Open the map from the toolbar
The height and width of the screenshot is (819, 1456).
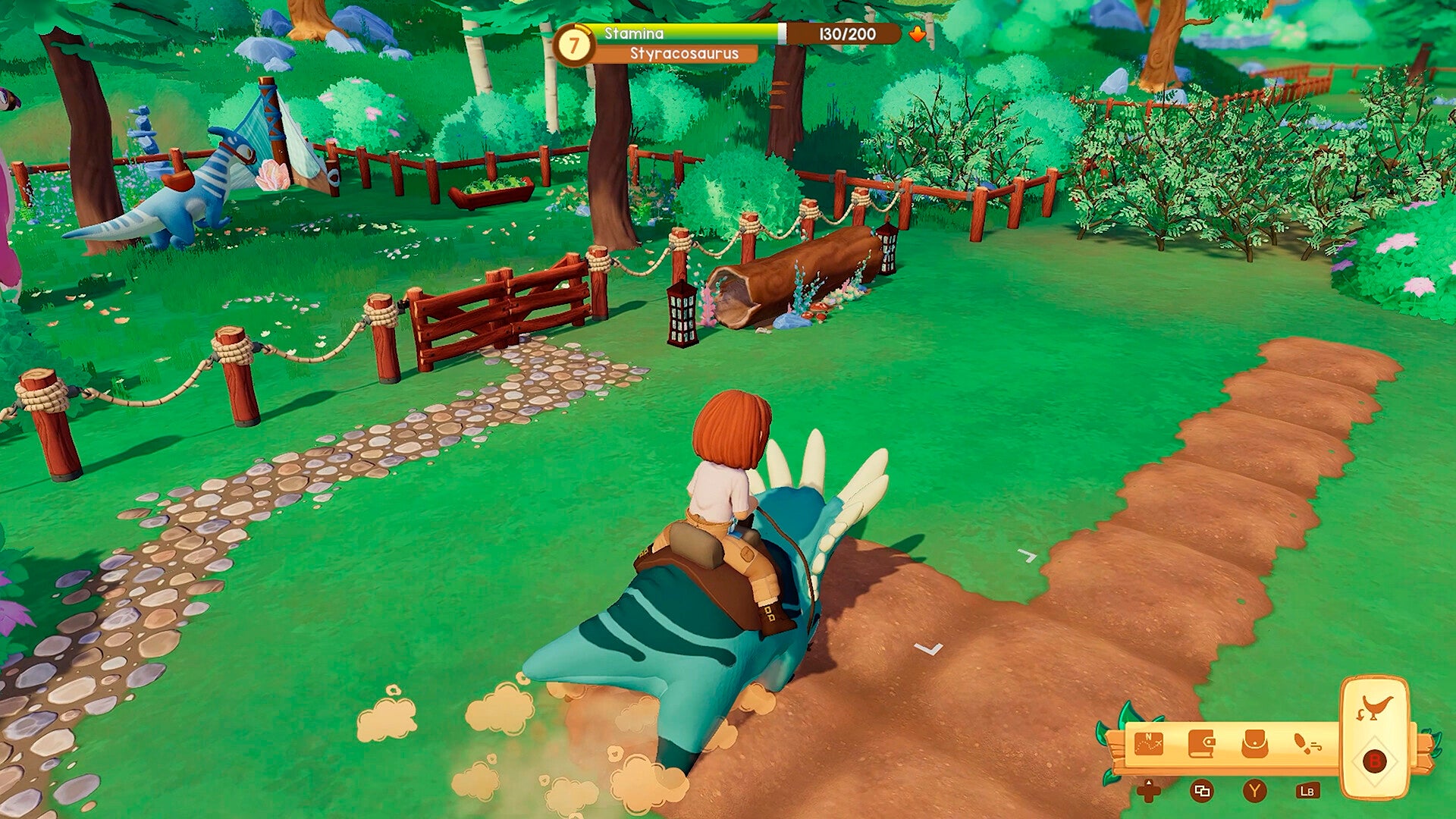click(x=1148, y=744)
